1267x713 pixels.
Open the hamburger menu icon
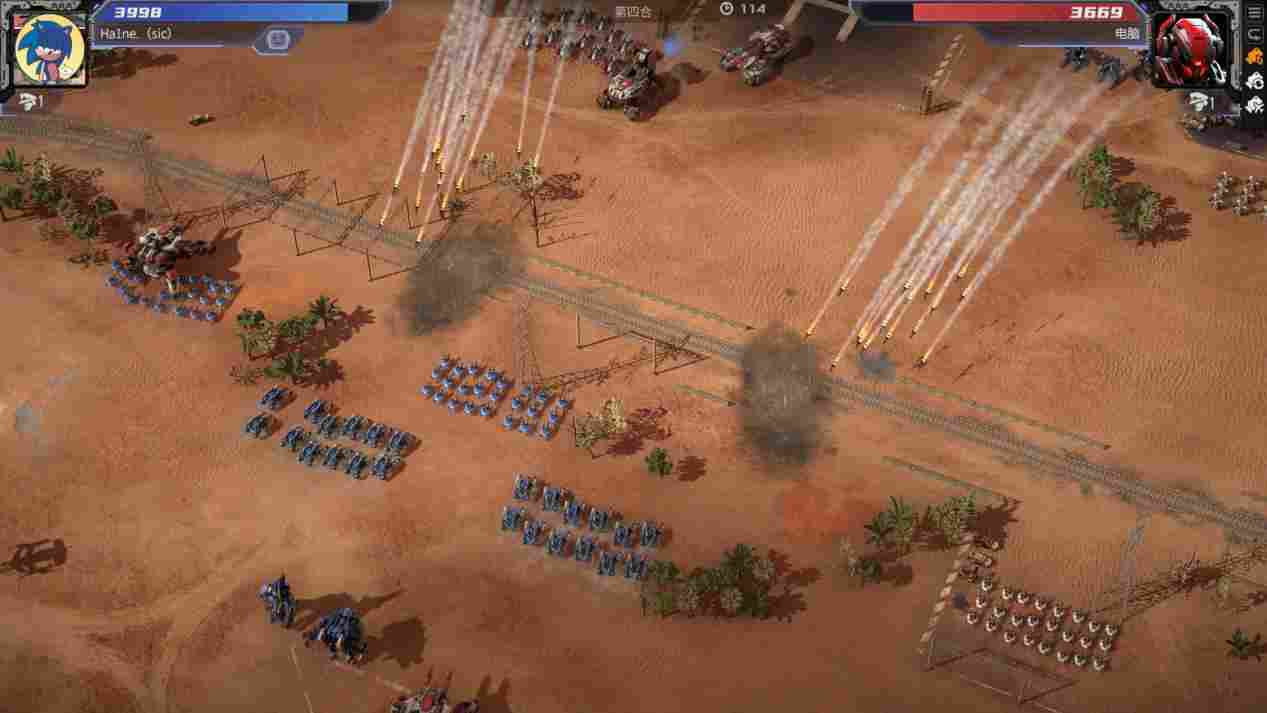click(x=1255, y=13)
